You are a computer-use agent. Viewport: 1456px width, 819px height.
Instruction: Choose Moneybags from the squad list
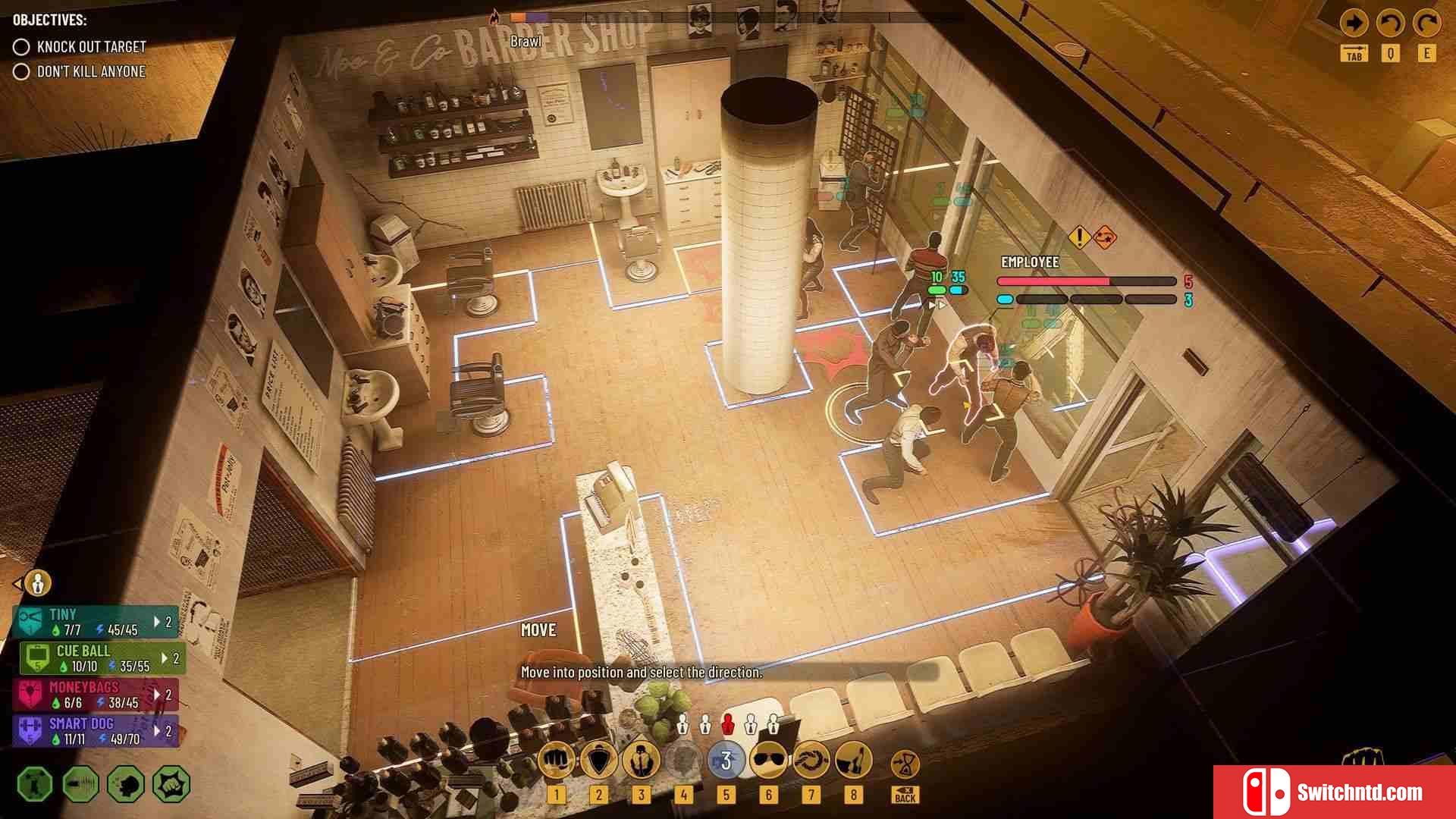click(x=96, y=695)
